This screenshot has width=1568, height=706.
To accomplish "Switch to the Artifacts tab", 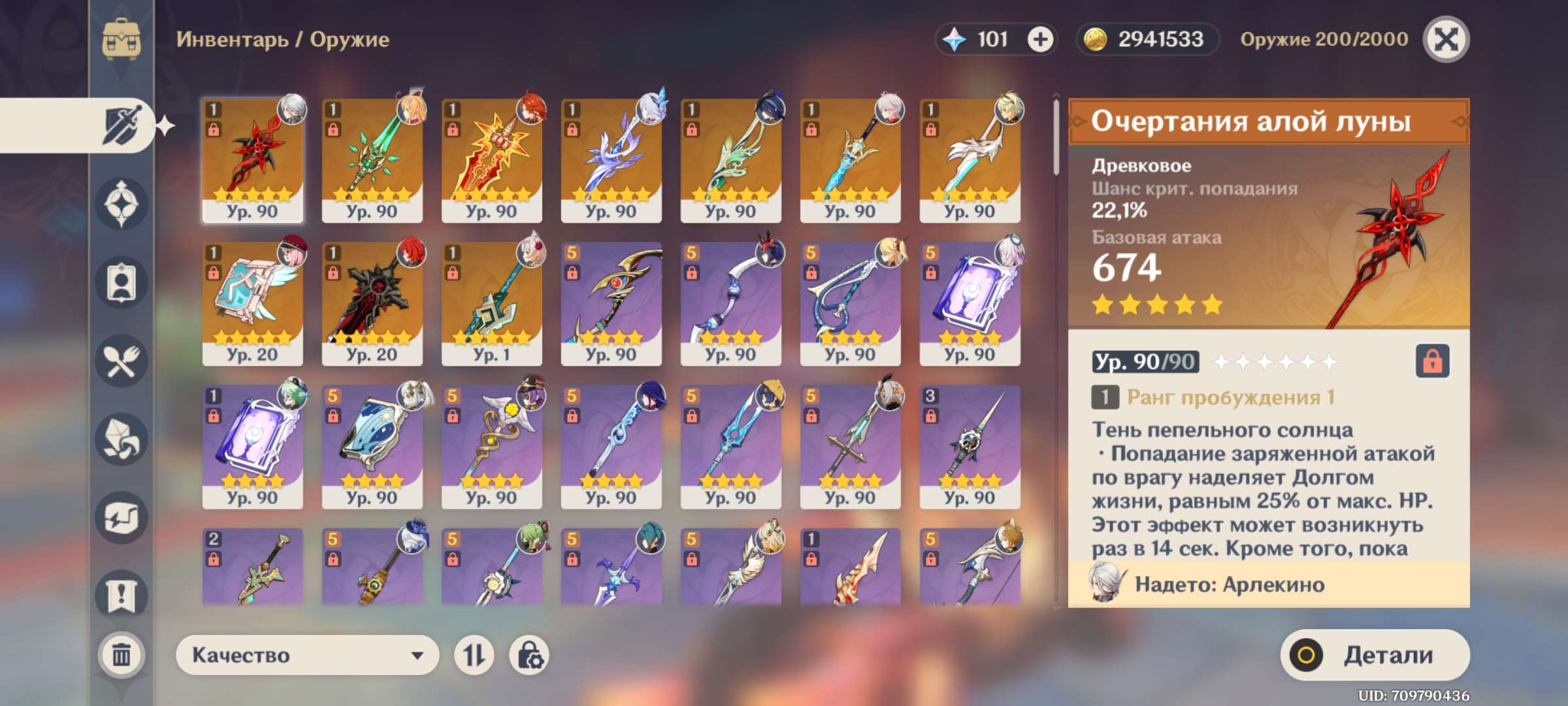I will click(x=122, y=204).
